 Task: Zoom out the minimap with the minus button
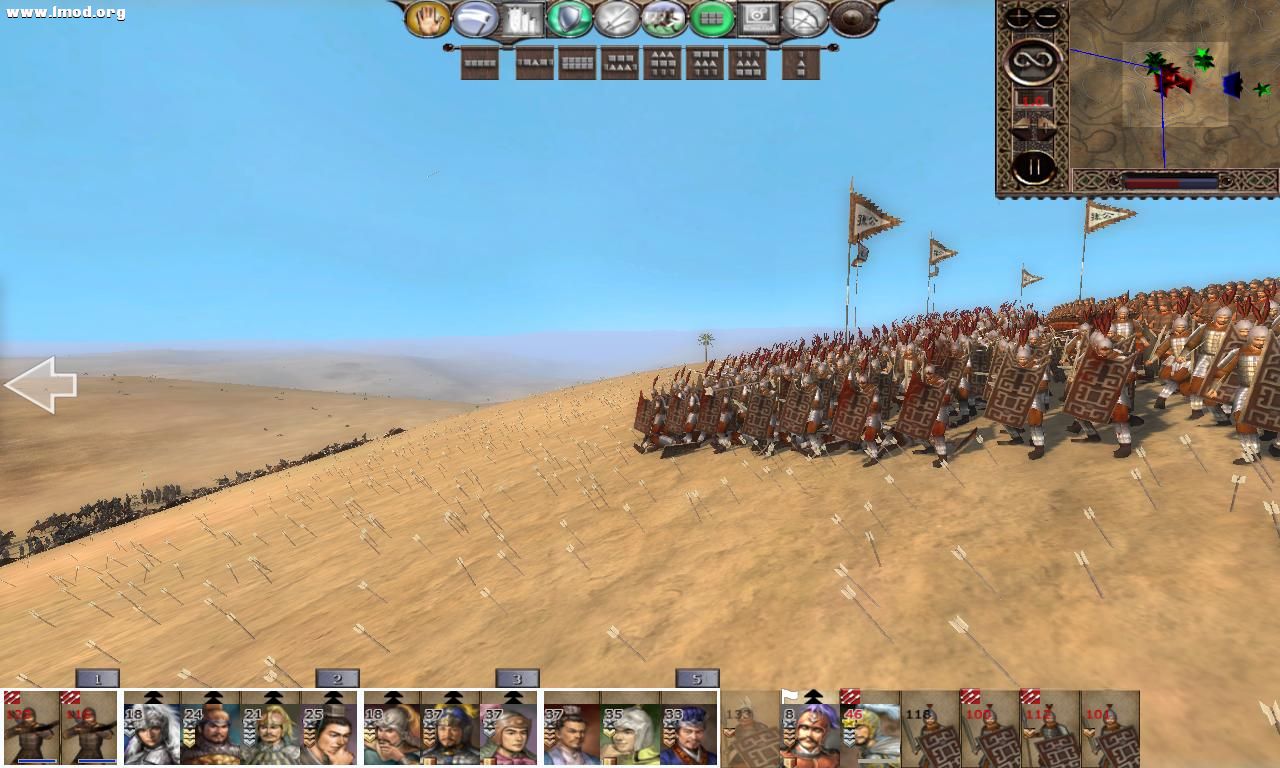(1046, 17)
